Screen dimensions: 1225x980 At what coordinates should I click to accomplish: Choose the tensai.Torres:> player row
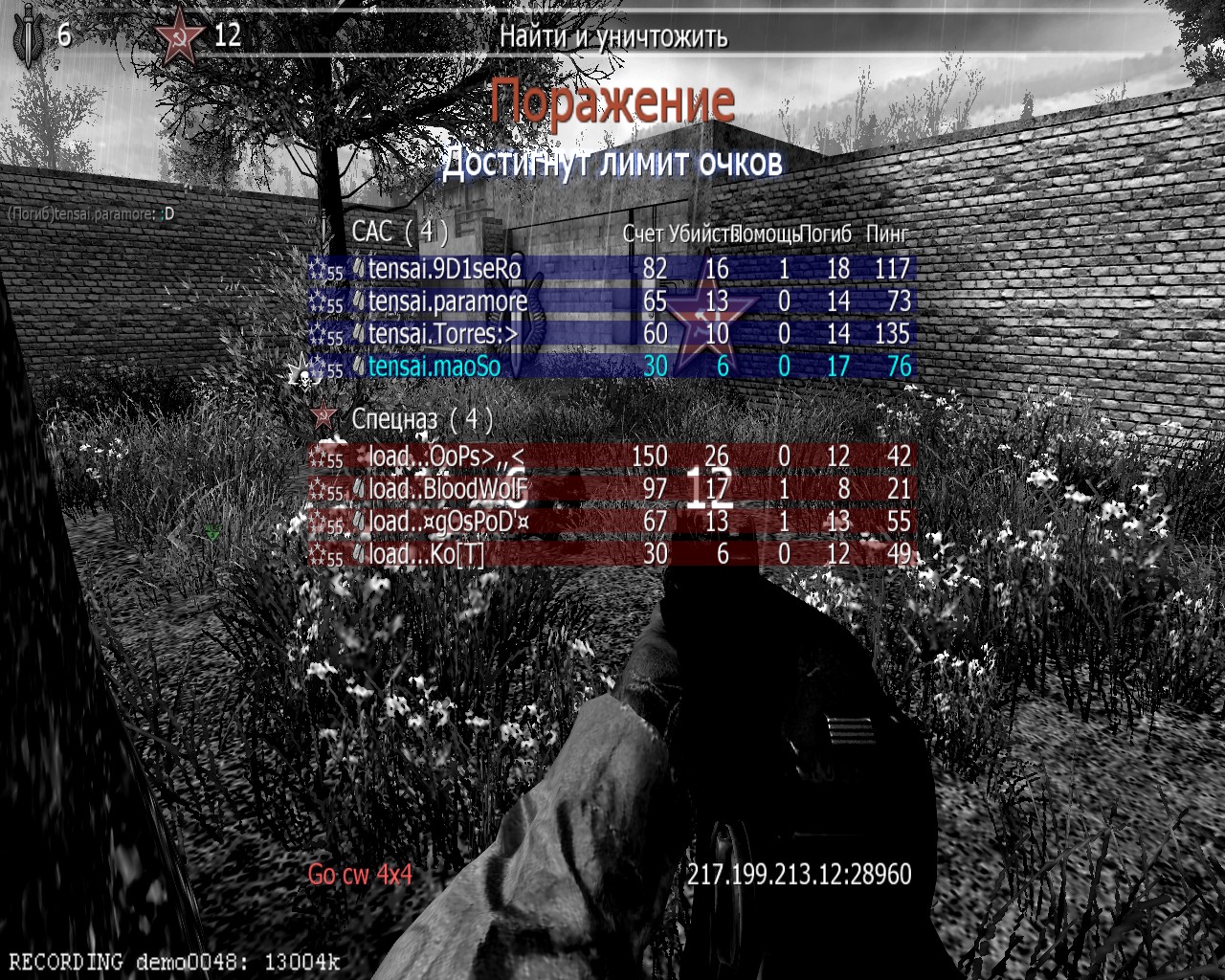point(443,334)
